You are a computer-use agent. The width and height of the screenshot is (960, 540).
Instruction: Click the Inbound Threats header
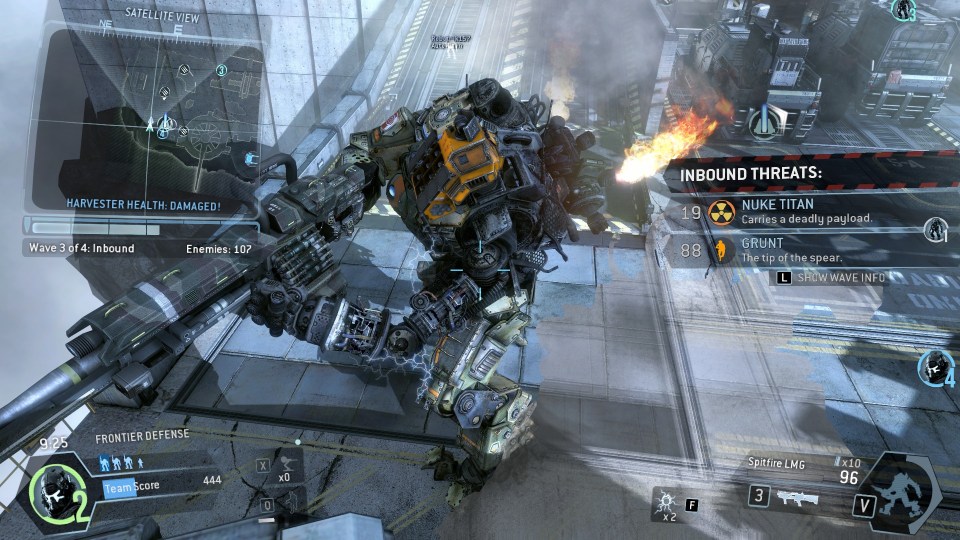752,173
